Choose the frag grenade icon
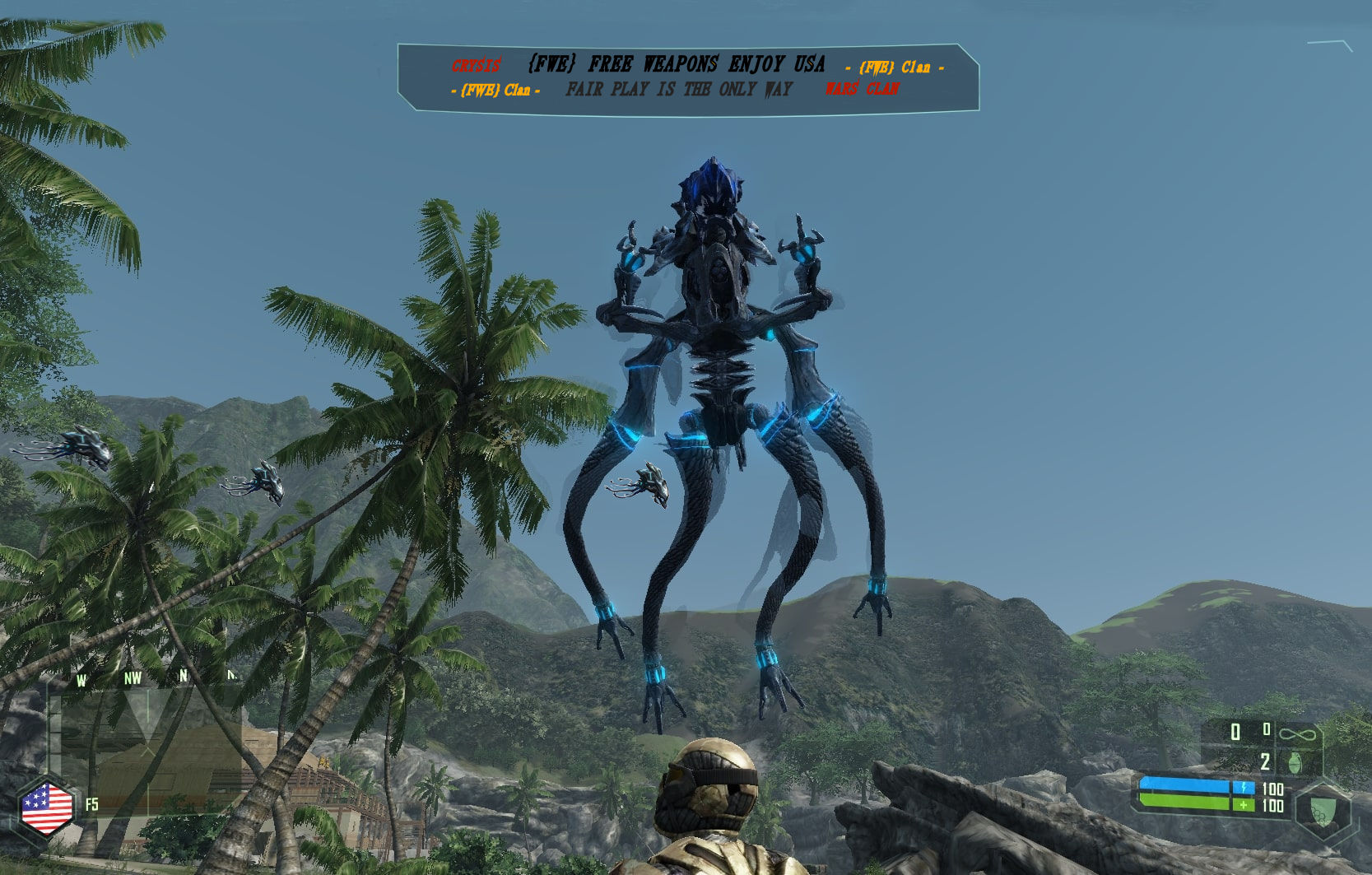 (1295, 762)
